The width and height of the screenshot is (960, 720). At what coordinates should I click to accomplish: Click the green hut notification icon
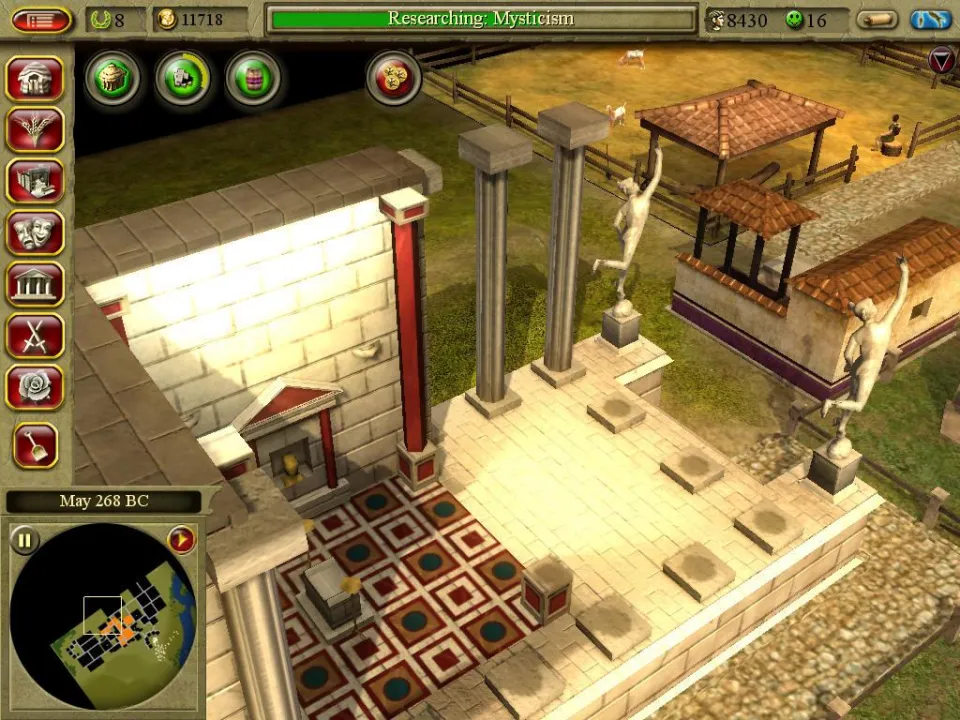pos(112,78)
